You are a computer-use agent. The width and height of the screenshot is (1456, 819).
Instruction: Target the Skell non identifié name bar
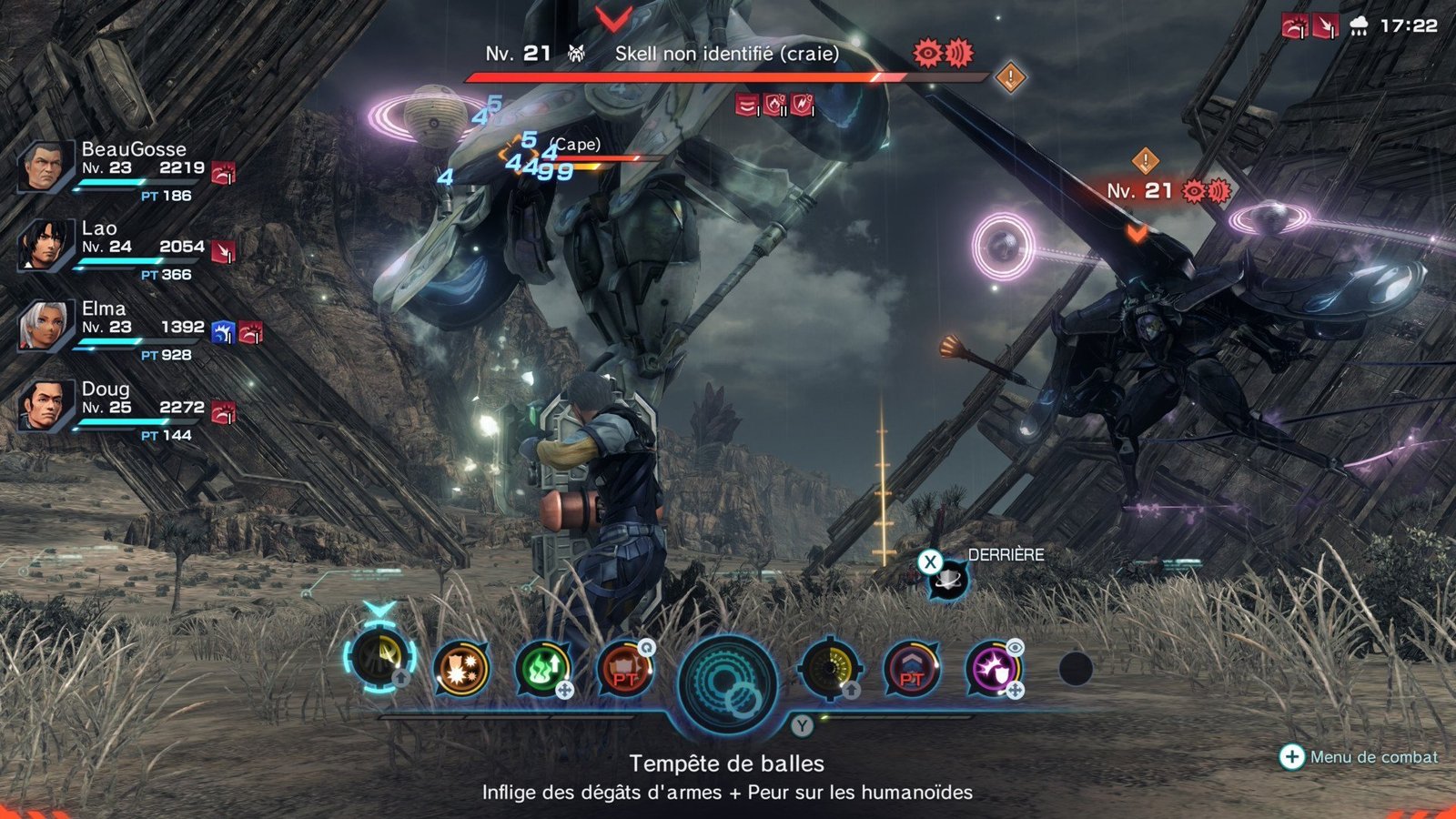pos(726,54)
